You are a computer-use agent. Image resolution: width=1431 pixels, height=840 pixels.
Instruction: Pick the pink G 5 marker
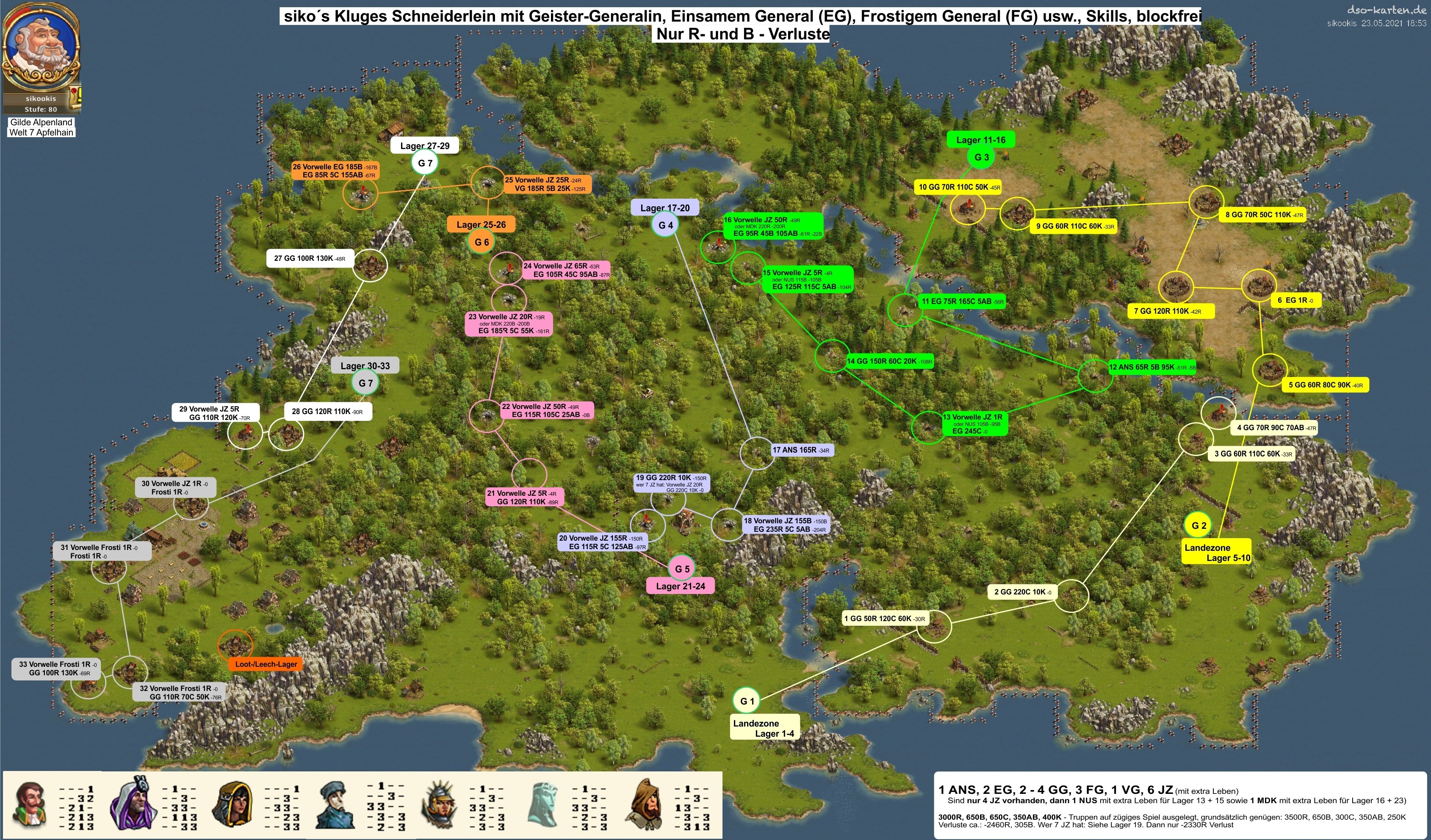(x=682, y=569)
